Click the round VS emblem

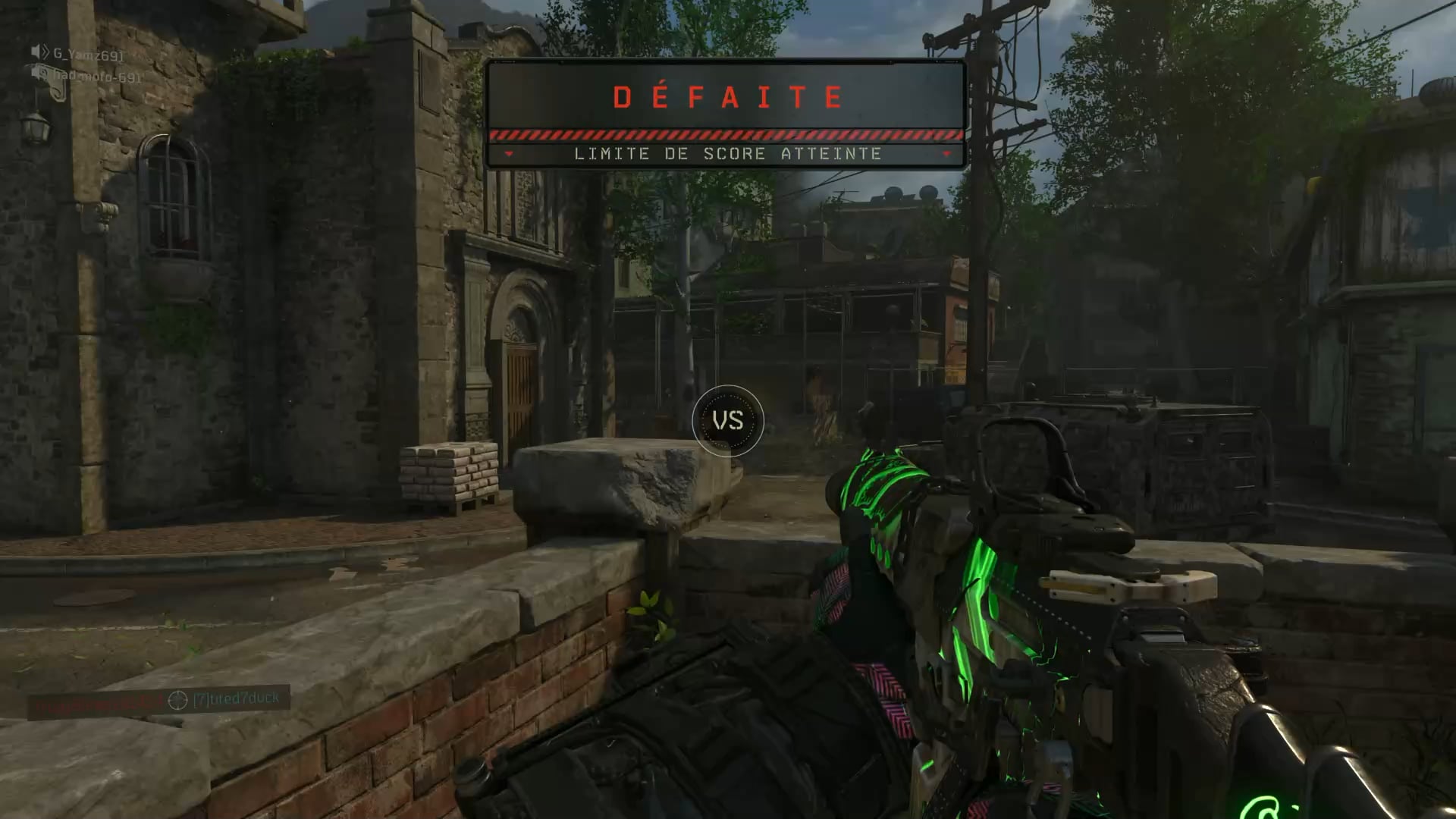(x=727, y=421)
